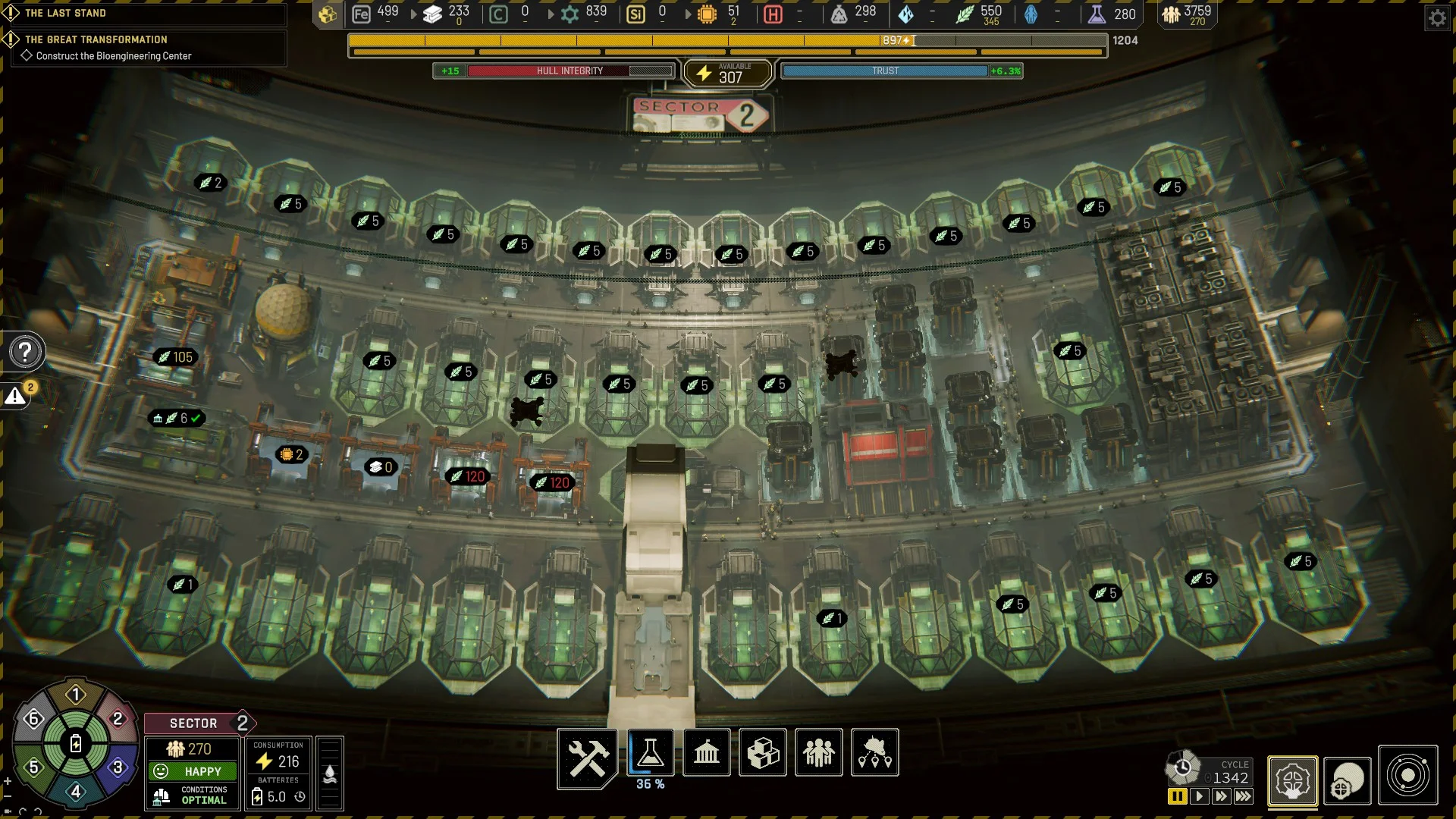1456x819 pixels.
Task: Switch to the station exterior view
Action: 1348,780
